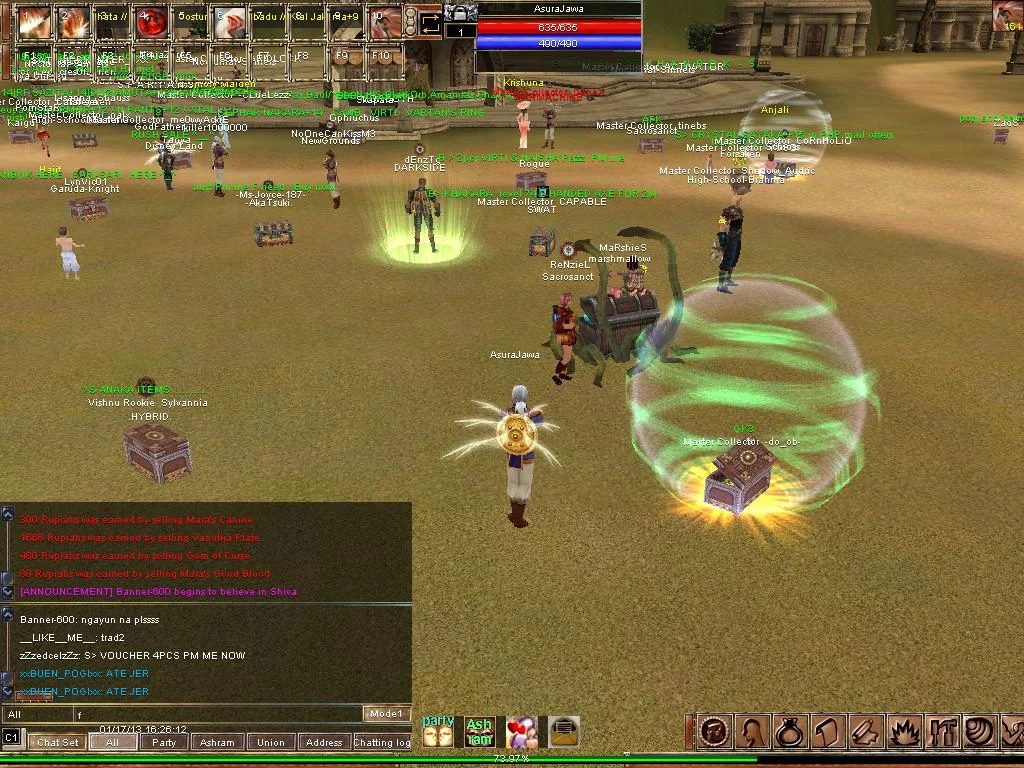Open the Ashram icon

480,732
